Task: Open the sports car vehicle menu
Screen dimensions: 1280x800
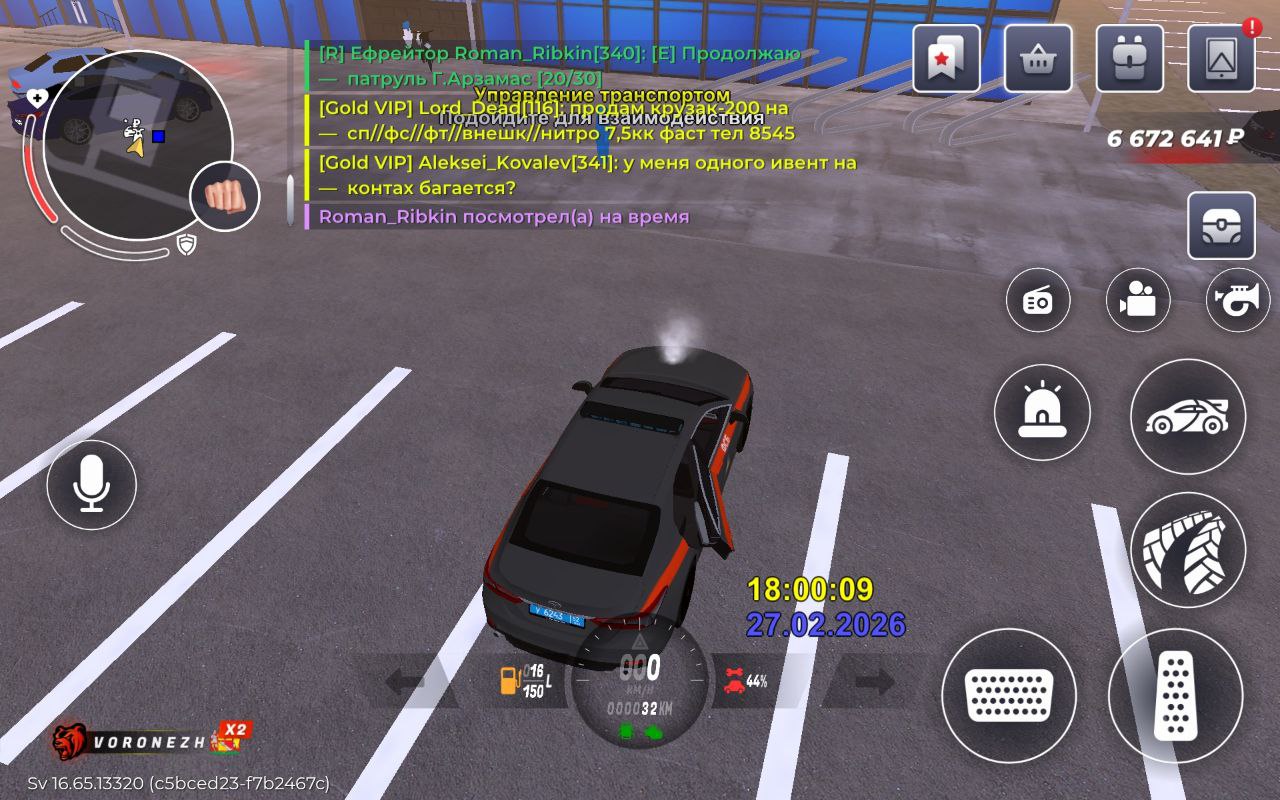Action: 1188,416
